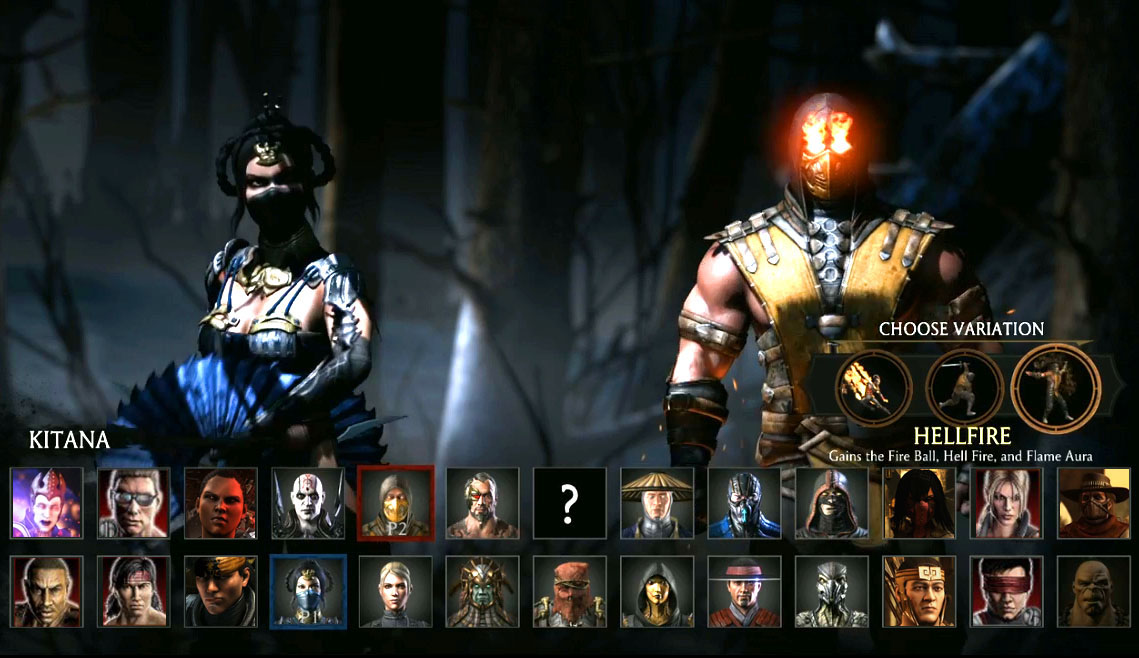Click the question mark random select tile
The width and height of the screenshot is (1139, 658).
click(x=569, y=504)
